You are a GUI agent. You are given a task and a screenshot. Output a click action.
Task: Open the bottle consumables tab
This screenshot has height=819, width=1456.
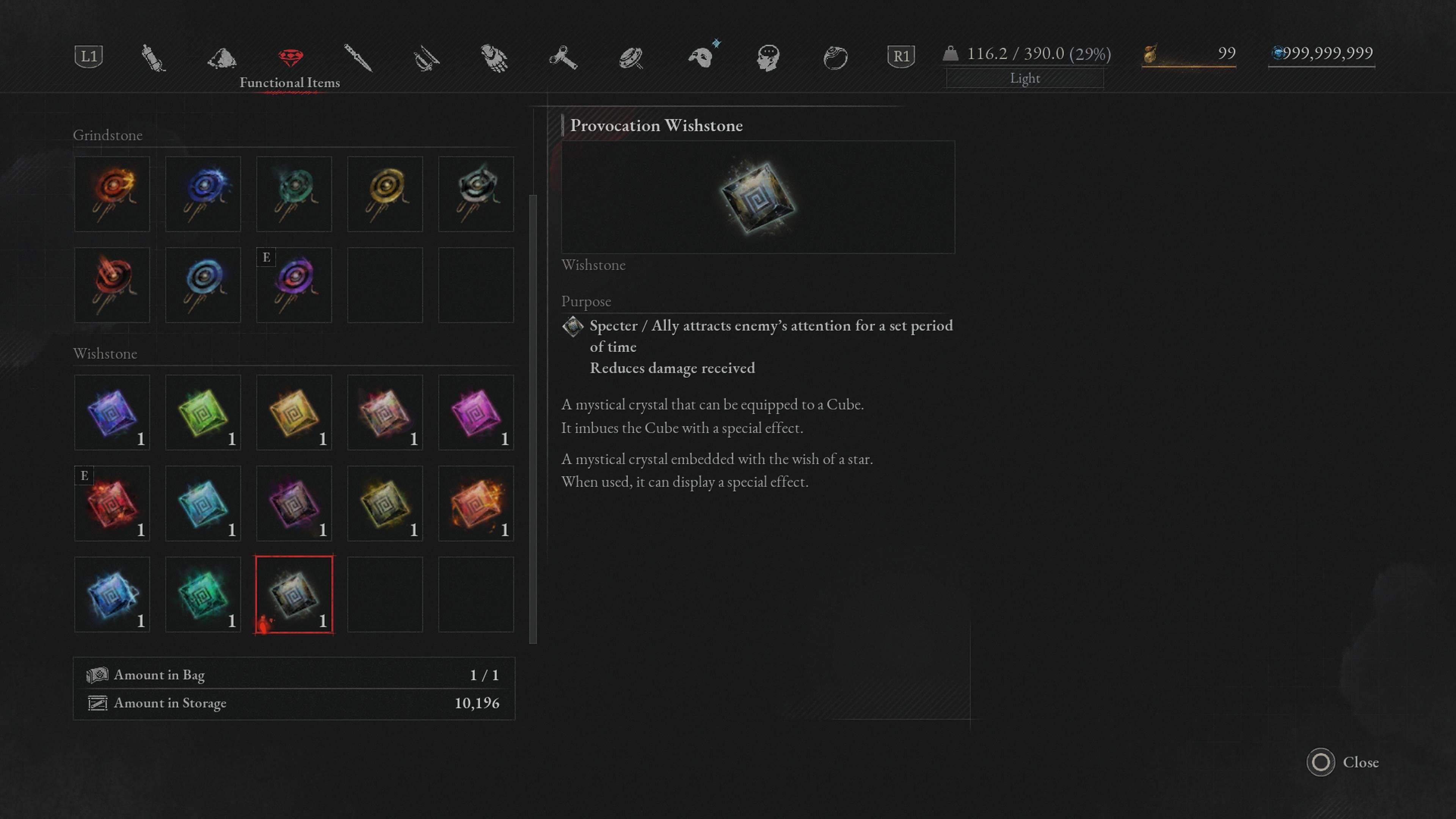pos(152,57)
